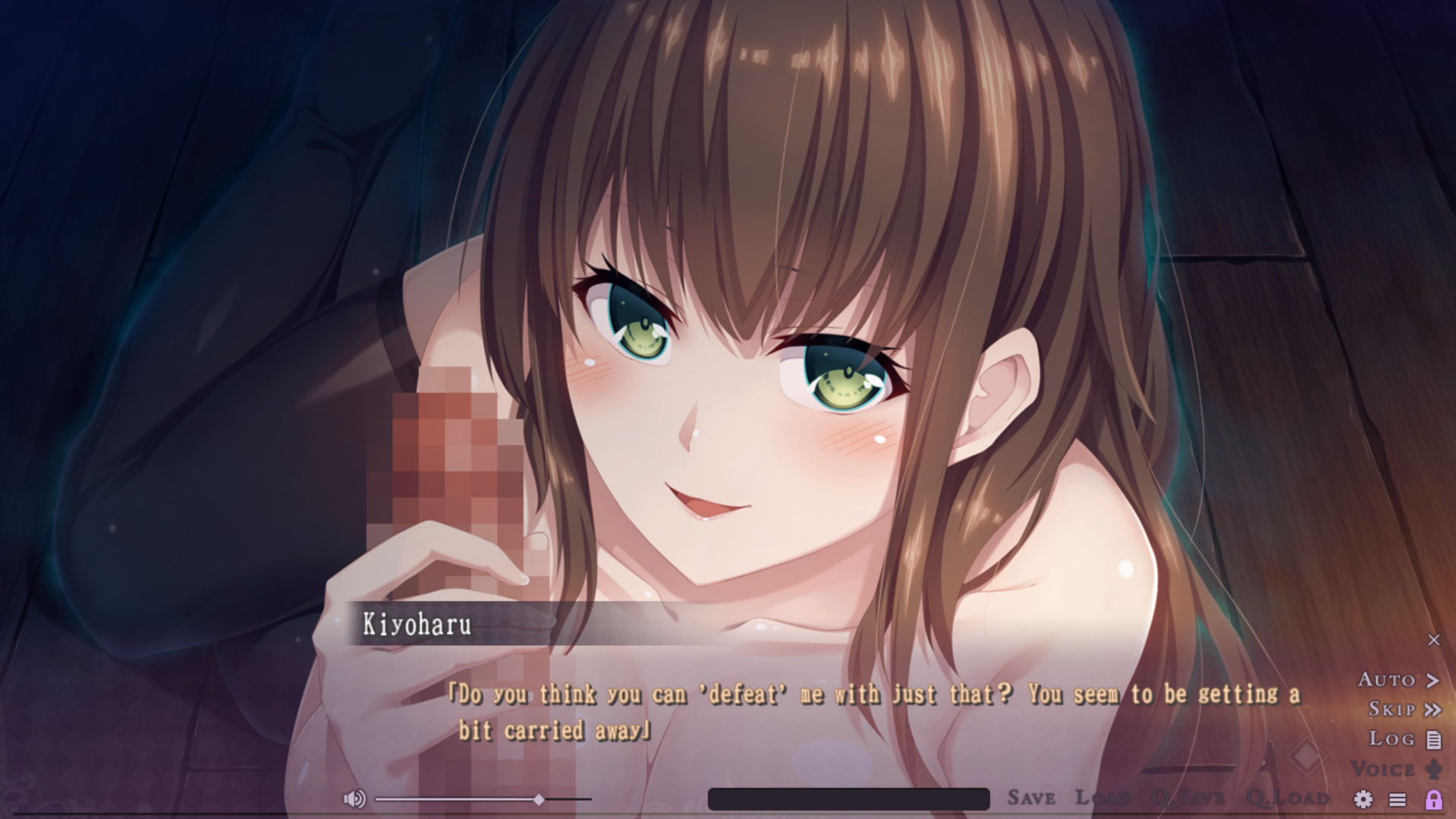Activate skip with the double-arrow icon
The height and width of the screenshot is (819, 1456).
pos(1434,710)
